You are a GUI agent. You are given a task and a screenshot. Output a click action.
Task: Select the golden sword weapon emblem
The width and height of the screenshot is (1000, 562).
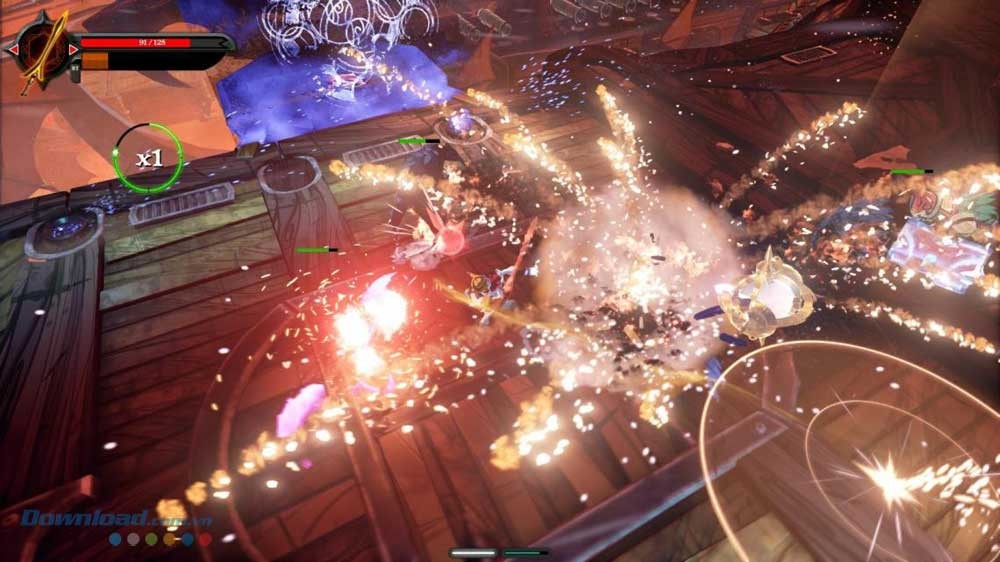pos(42,48)
